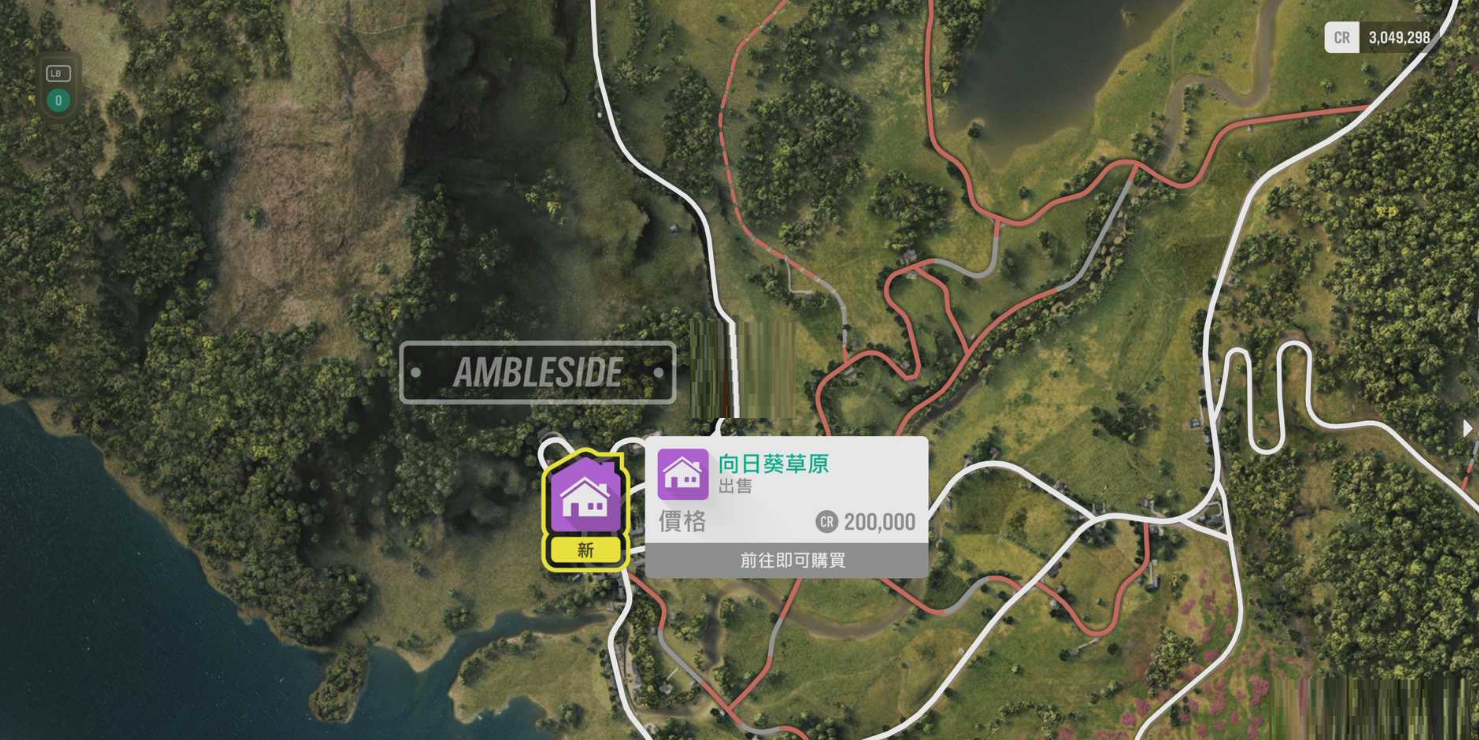Viewport: 1479px width, 740px height.
Task: Click the left dot beside AMBLESIDE label
Action: click(x=417, y=371)
